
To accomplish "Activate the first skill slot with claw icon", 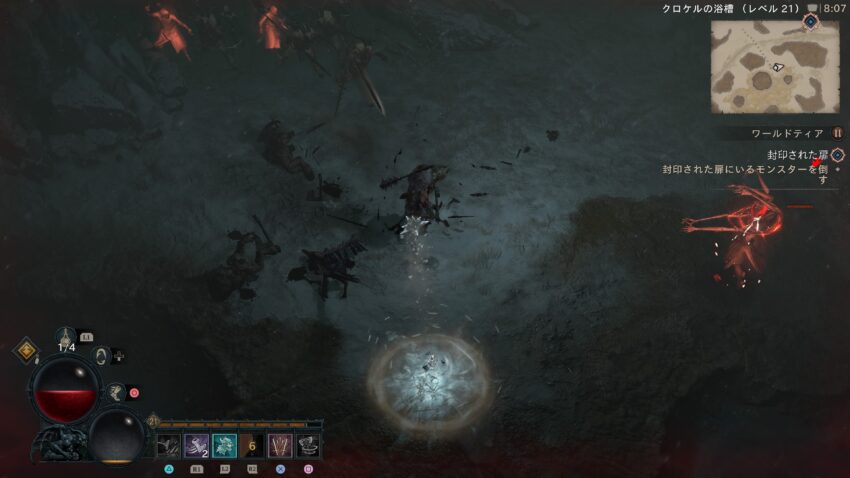I will 167,446.
